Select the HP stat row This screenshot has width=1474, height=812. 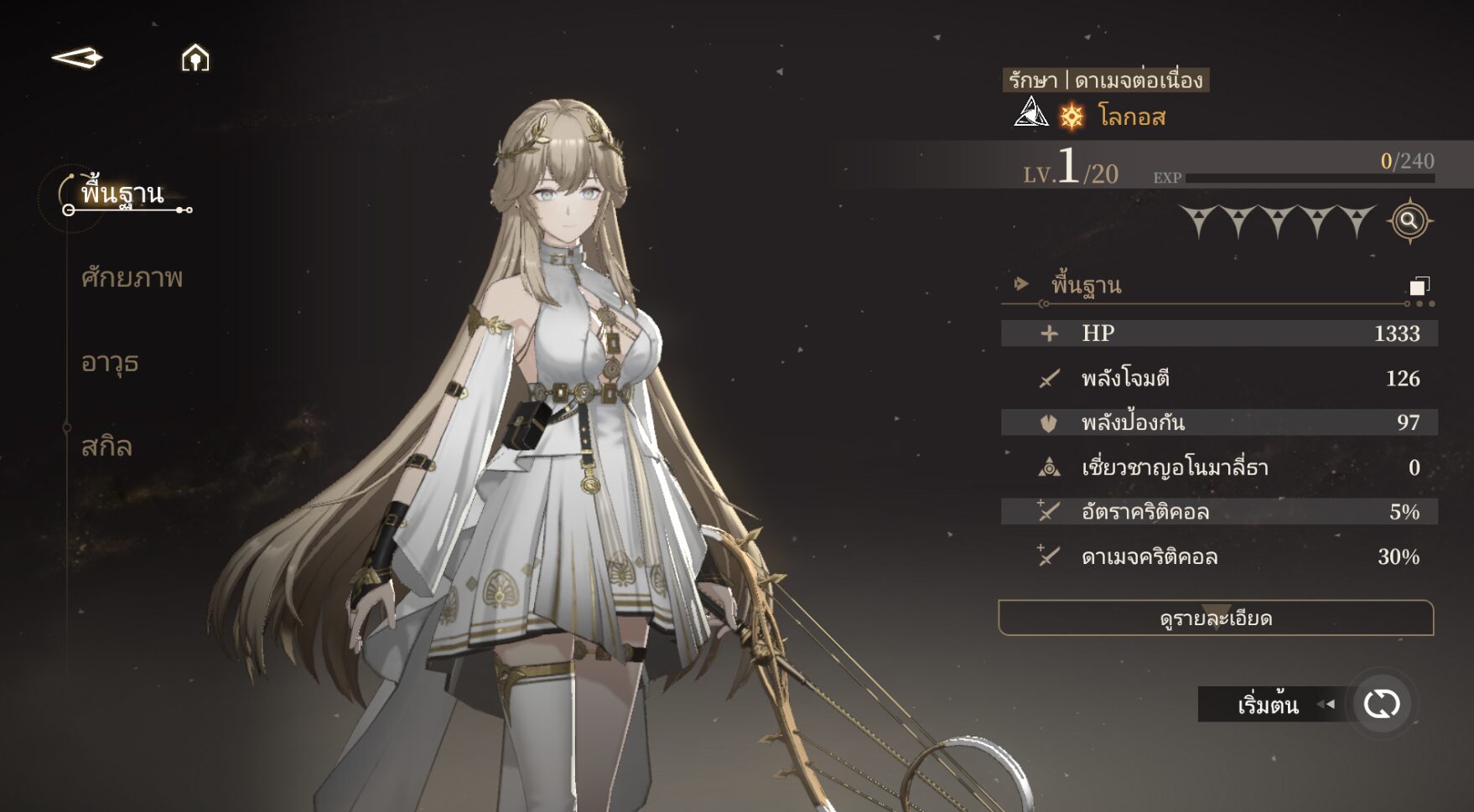pyautogui.click(x=1219, y=333)
